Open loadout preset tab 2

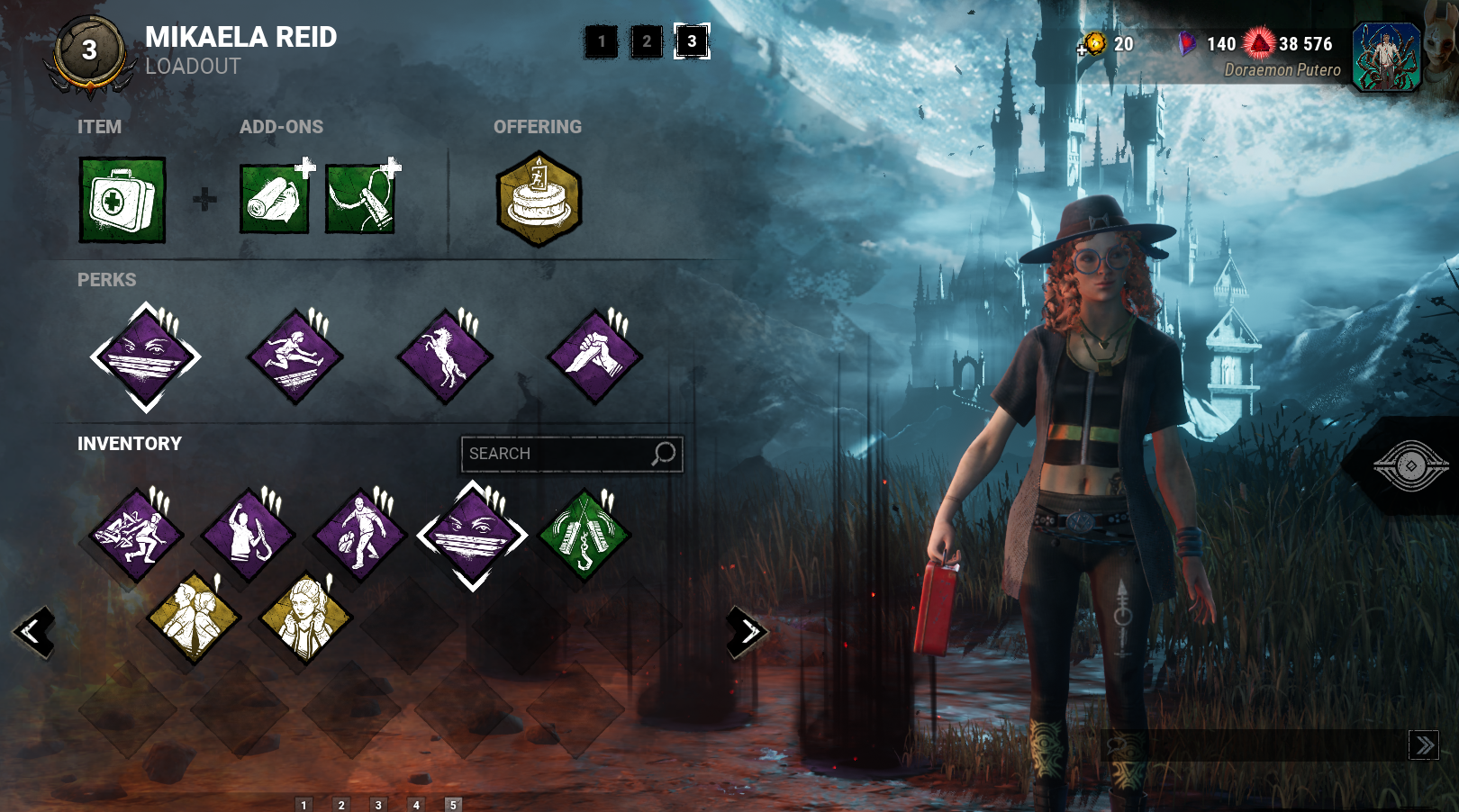[x=645, y=41]
